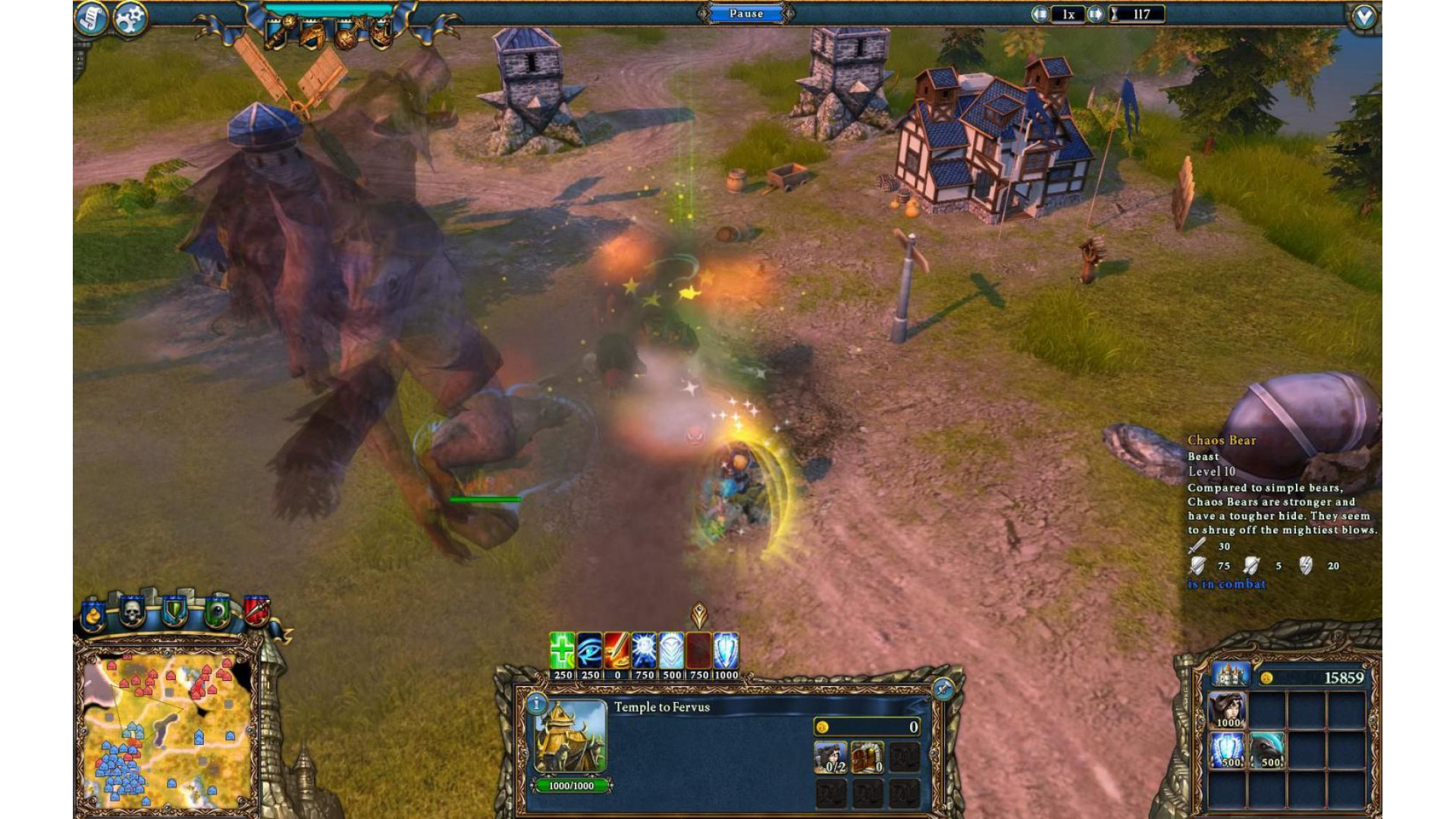Expand the top-right dropdown arrow button
Viewport: 1456px width, 819px height.
1363,17
